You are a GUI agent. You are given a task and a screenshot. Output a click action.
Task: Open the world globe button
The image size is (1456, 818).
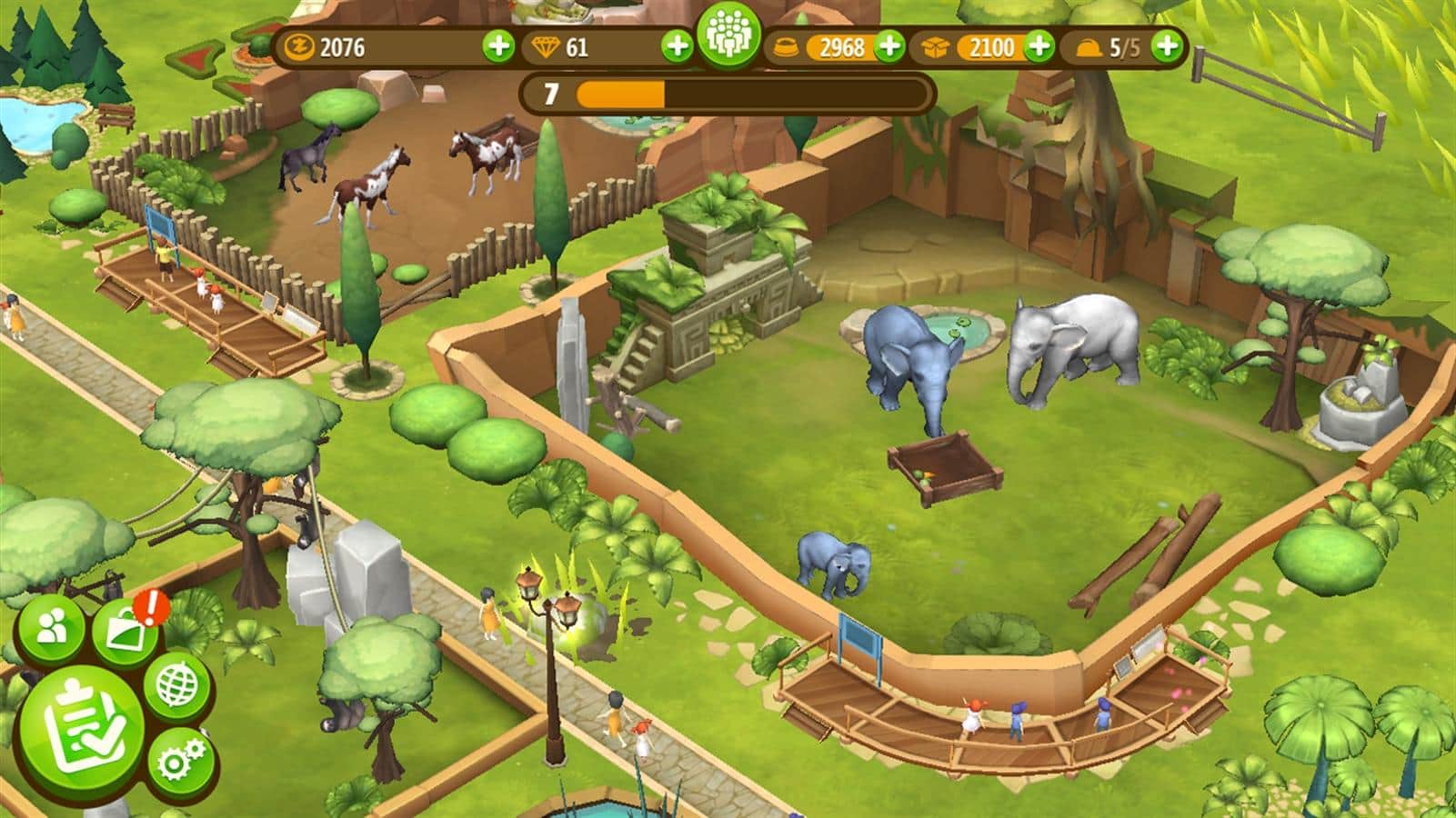pyautogui.click(x=176, y=685)
